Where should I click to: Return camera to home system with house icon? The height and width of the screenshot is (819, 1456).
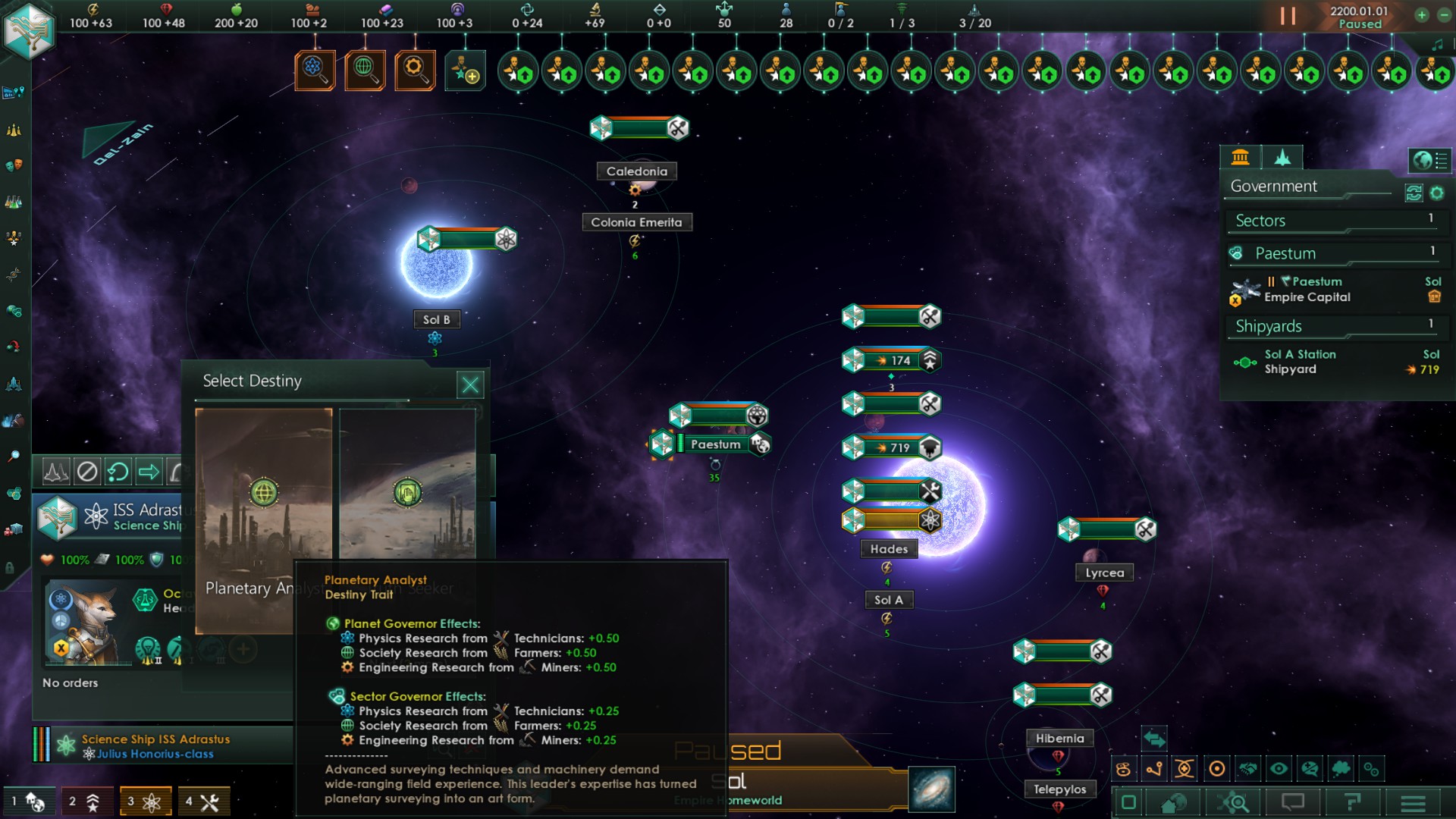(x=1173, y=801)
